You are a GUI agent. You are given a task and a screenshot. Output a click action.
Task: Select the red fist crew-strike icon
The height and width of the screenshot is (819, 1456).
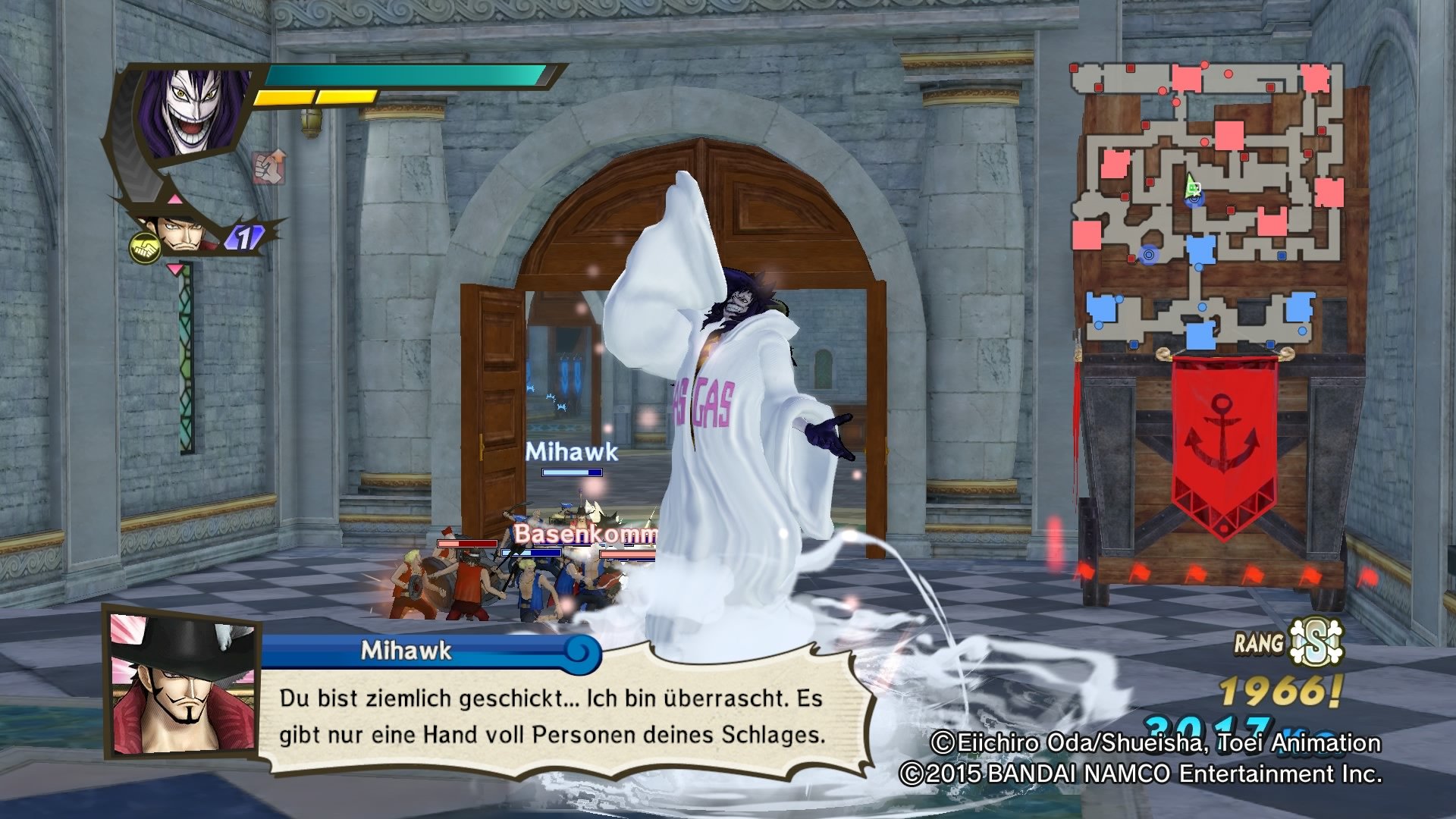point(268,168)
